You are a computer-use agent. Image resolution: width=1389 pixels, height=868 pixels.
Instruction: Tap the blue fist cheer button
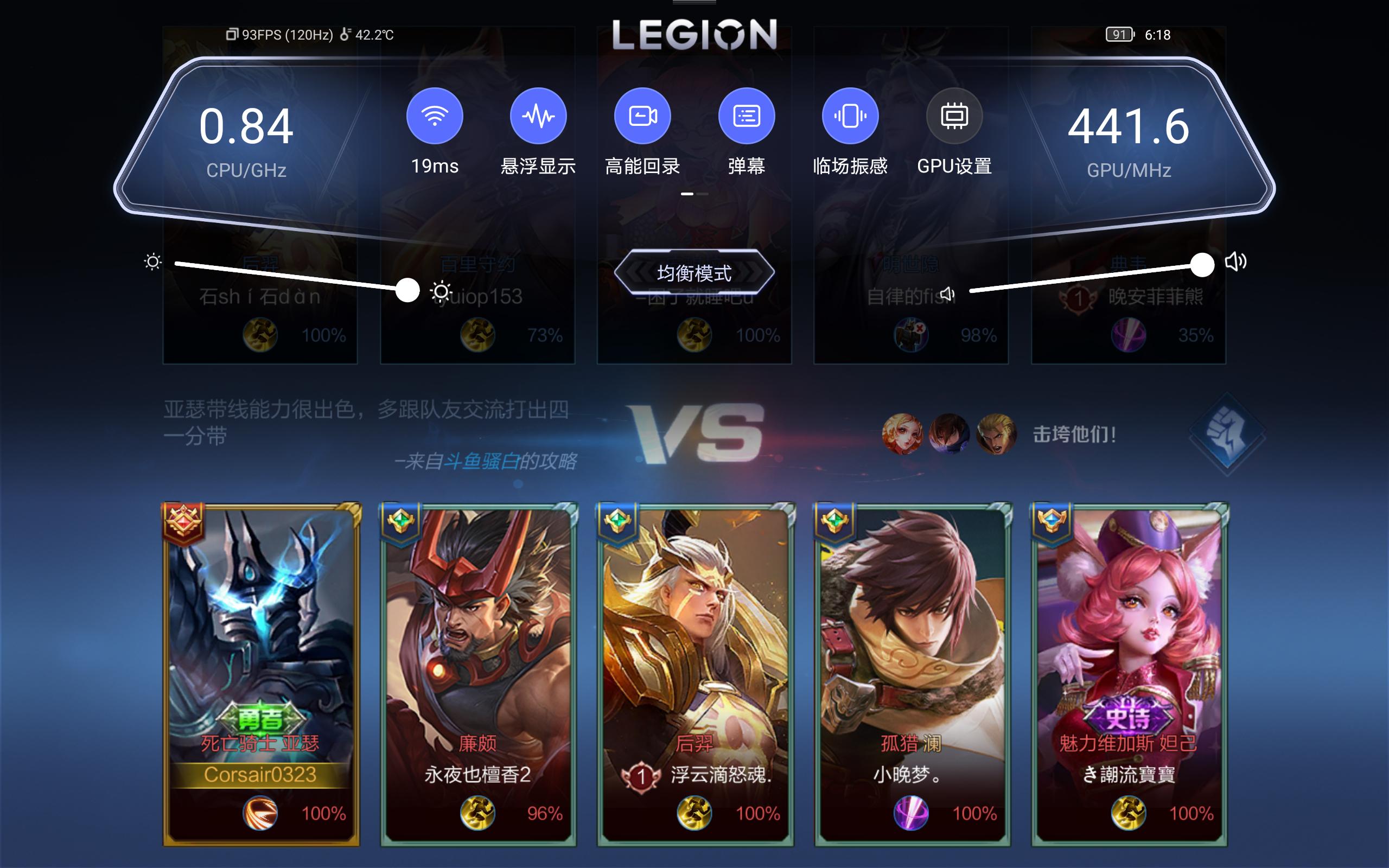click(1227, 433)
